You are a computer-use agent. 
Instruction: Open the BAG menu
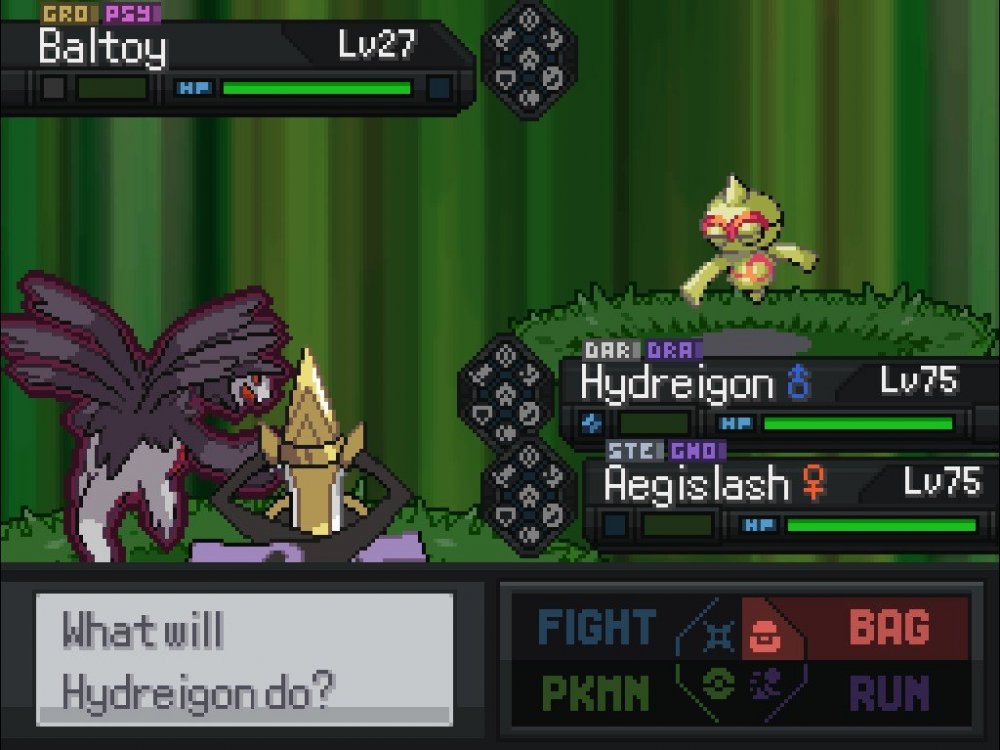tap(888, 628)
